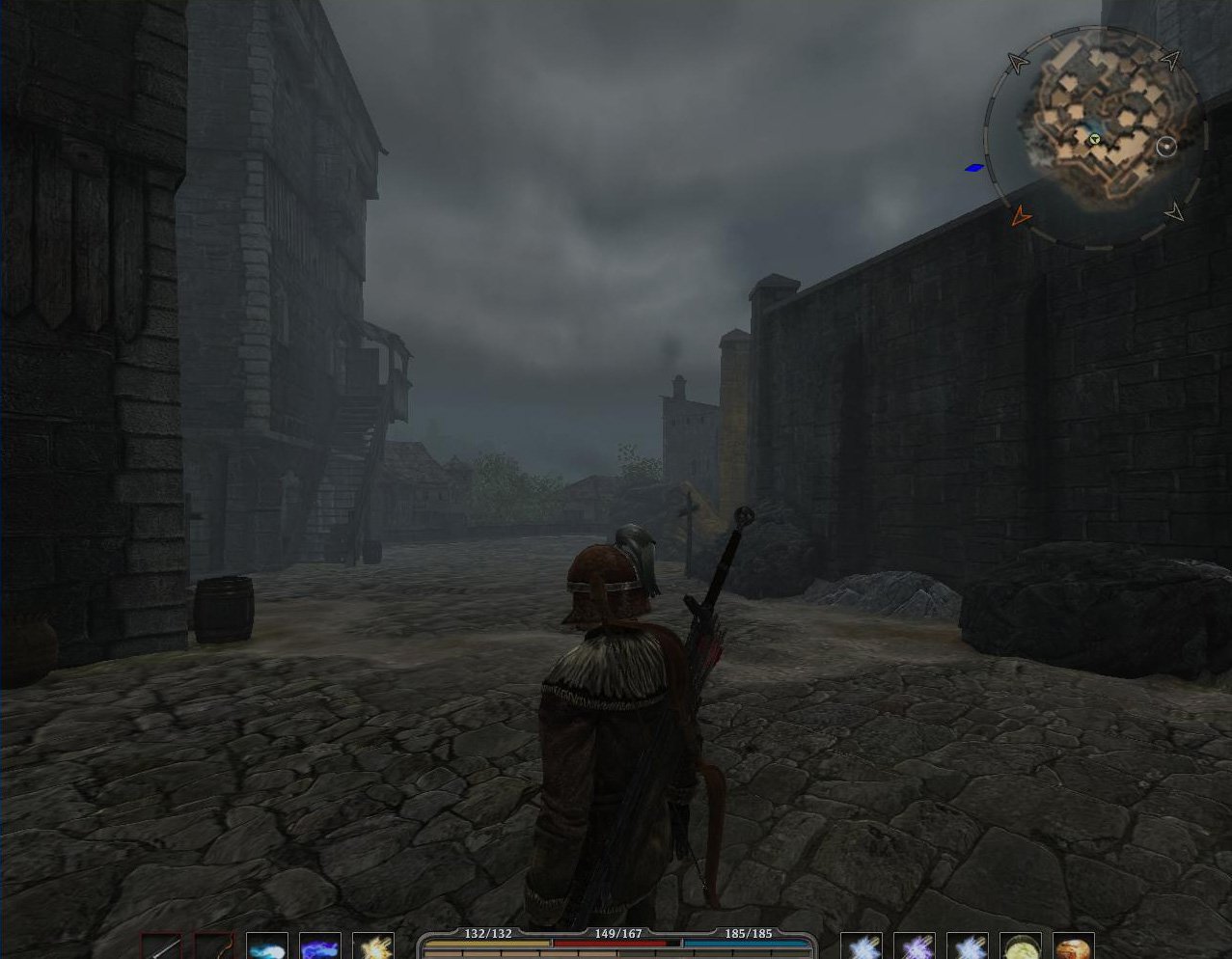The width and height of the screenshot is (1232, 959).
Task: Activate the cyan ice bolt spell
Action: pos(267,946)
